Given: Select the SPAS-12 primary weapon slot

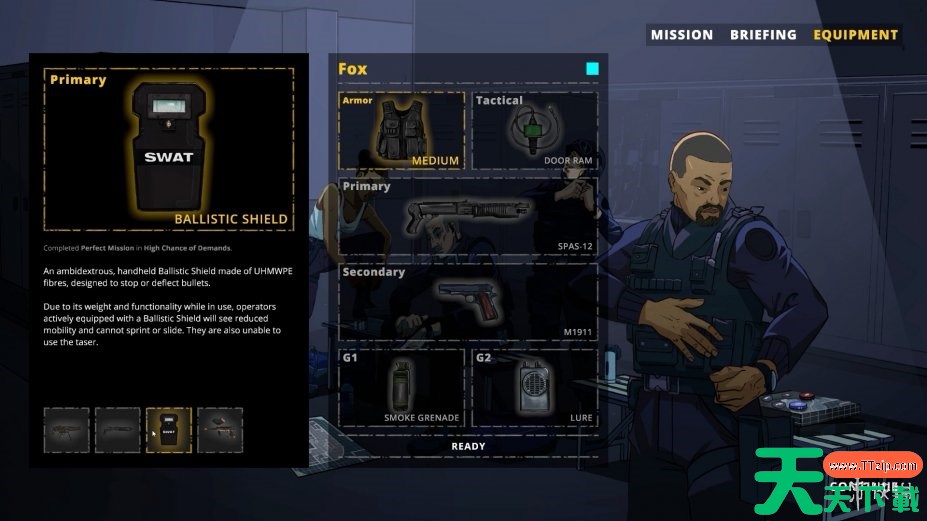Looking at the screenshot, I should click(x=468, y=215).
